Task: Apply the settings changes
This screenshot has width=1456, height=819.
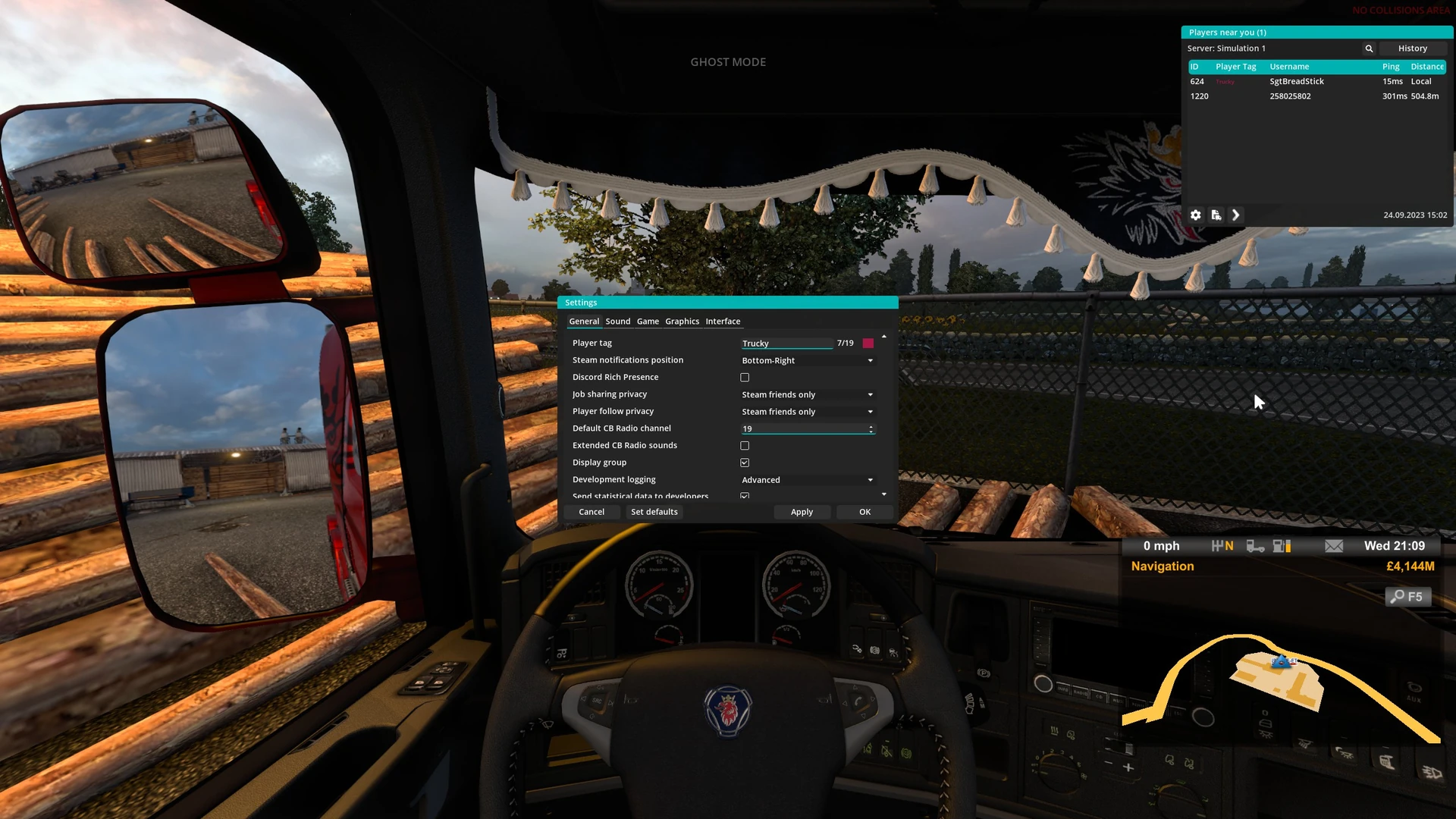Action: point(802,512)
